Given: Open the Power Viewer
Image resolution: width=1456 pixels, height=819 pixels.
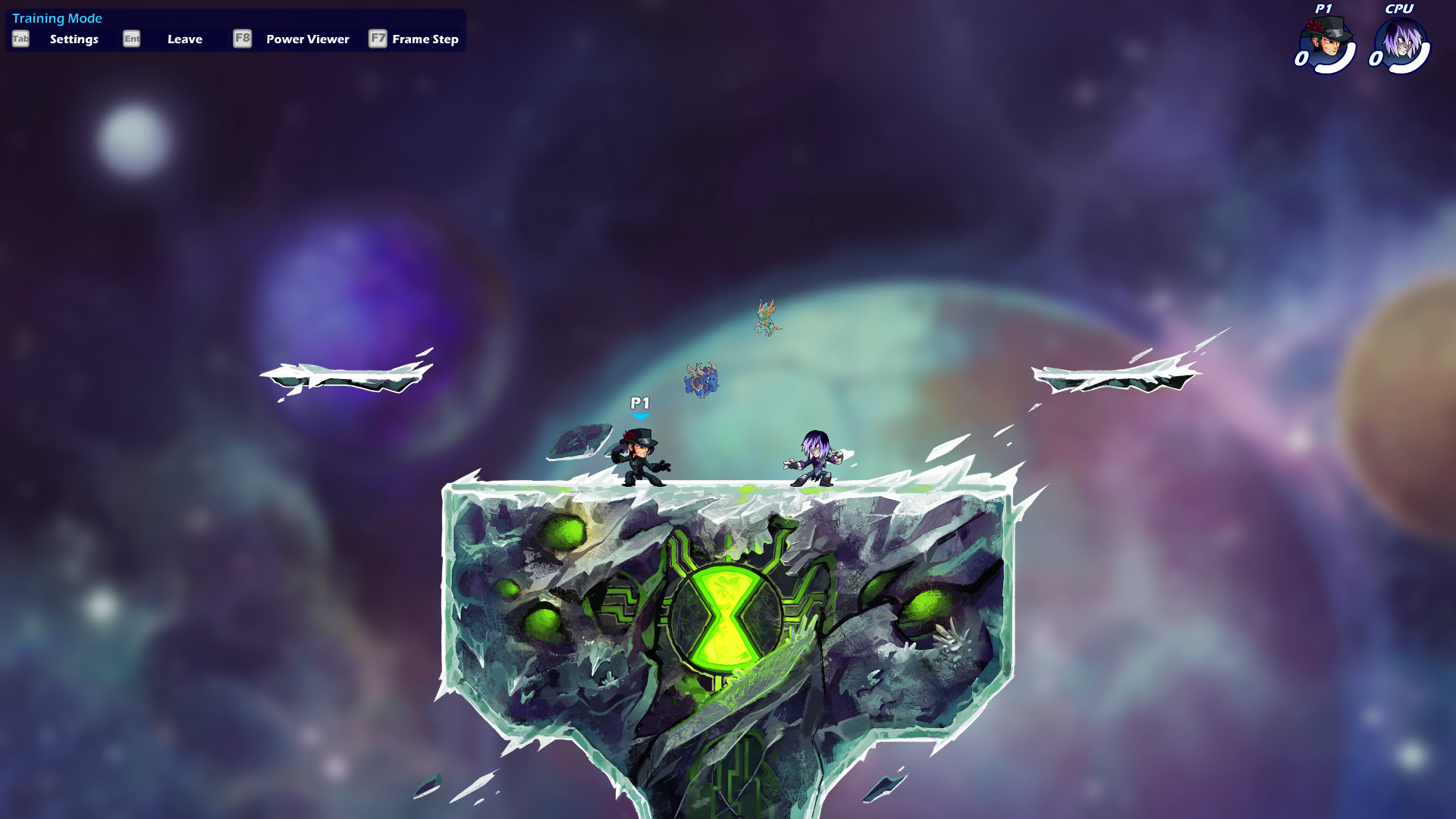Looking at the screenshot, I should pos(306,39).
